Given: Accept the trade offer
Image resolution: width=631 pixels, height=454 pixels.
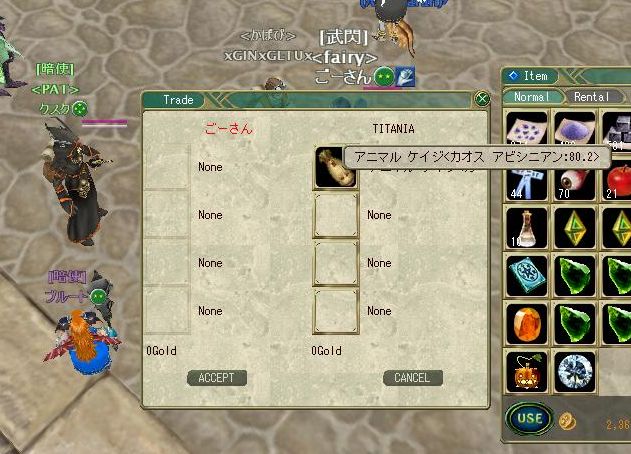Looking at the screenshot, I should 216,378.
